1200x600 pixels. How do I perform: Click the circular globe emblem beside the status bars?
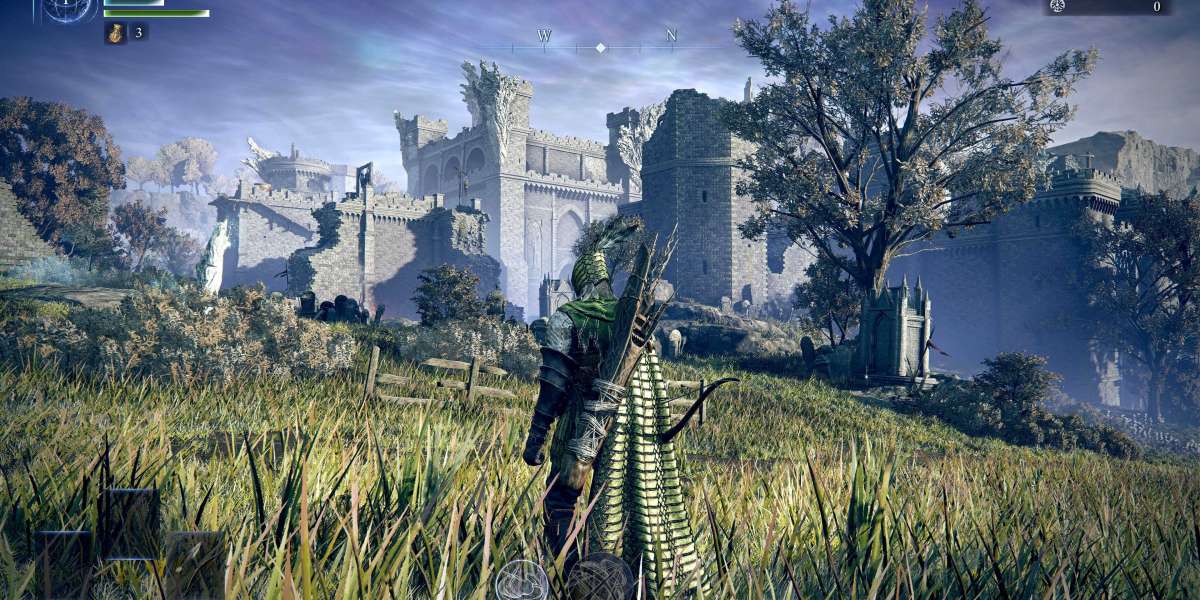[69, 9]
